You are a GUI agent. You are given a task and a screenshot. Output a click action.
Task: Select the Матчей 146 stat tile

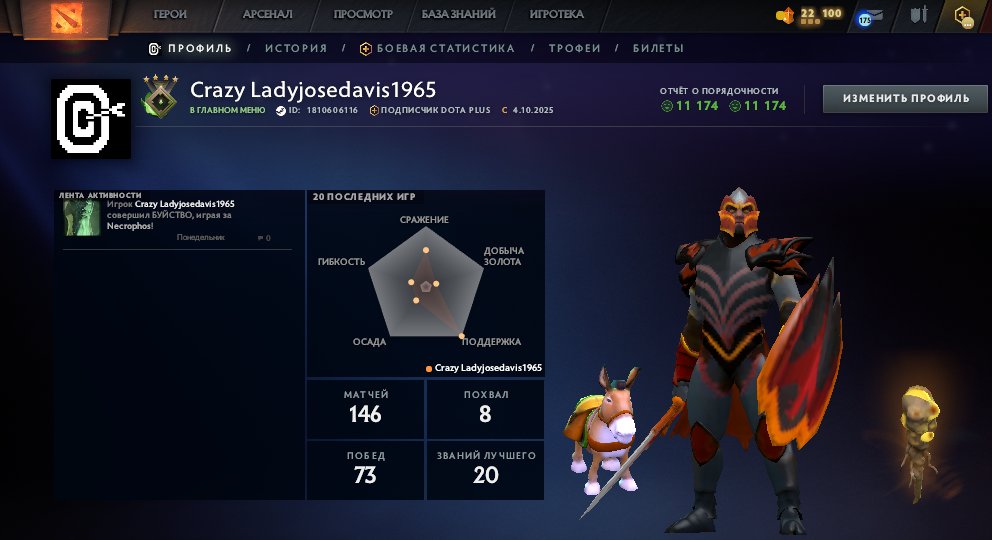pos(365,408)
